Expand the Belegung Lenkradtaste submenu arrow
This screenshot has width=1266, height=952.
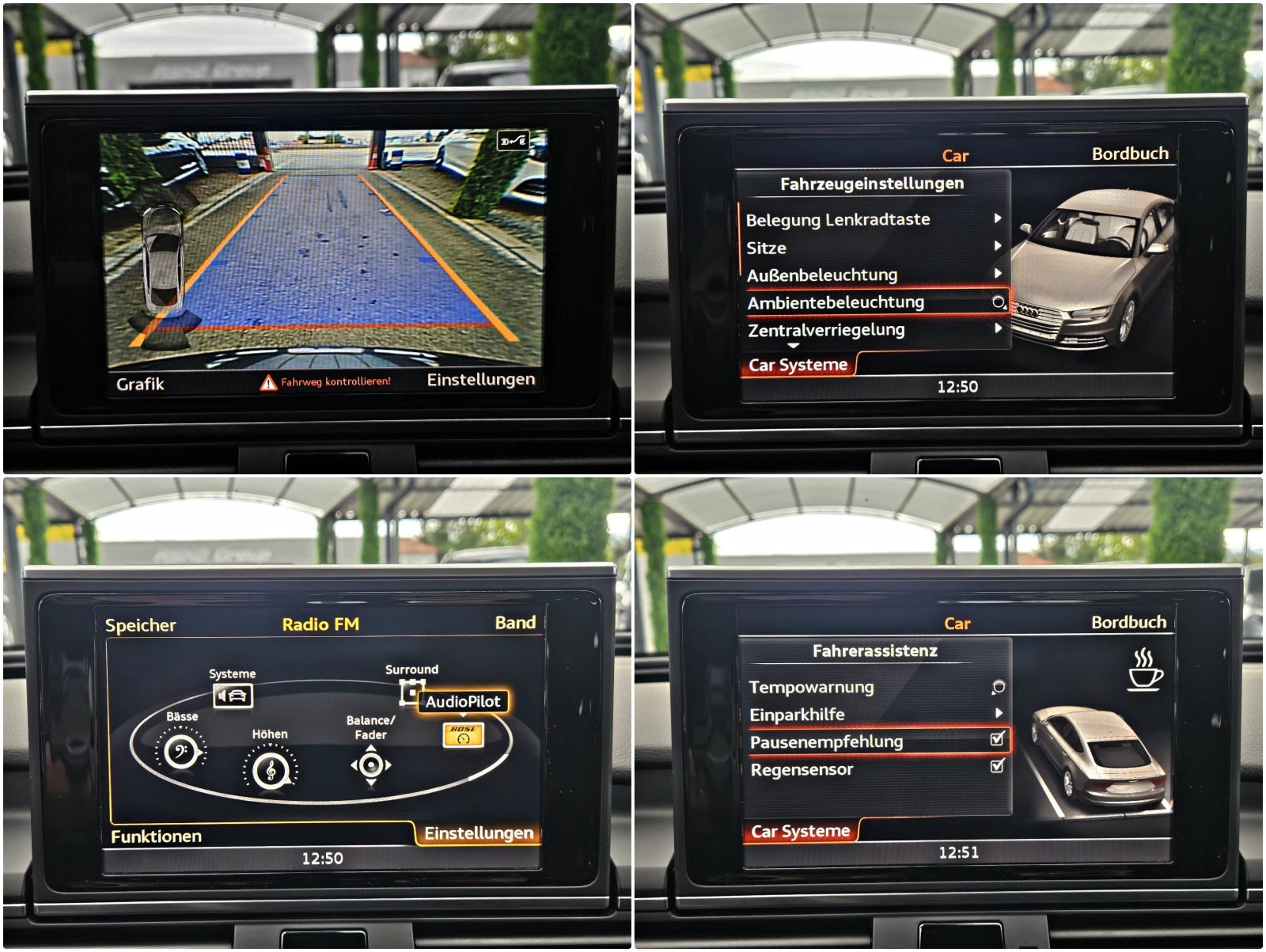(x=999, y=220)
